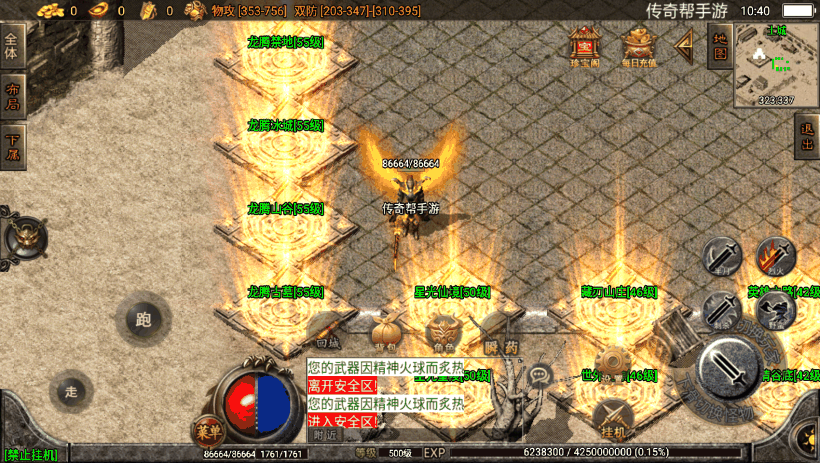The height and width of the screenshot is (463, 820).
Task: Select the 全体 tab on the left
Action: (x=12, y=46)
